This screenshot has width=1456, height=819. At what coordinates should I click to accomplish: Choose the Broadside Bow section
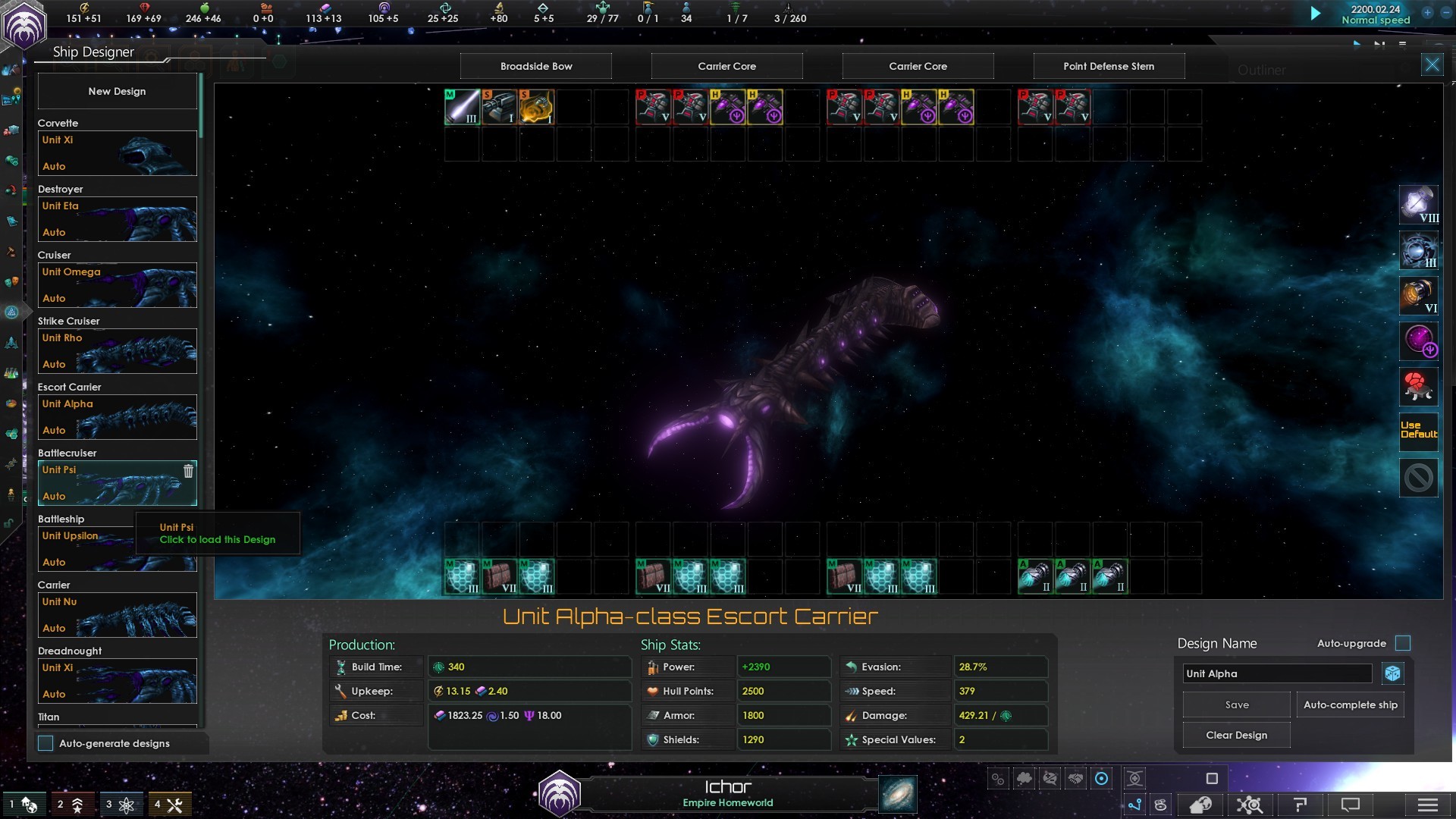[x=536, y=66]
